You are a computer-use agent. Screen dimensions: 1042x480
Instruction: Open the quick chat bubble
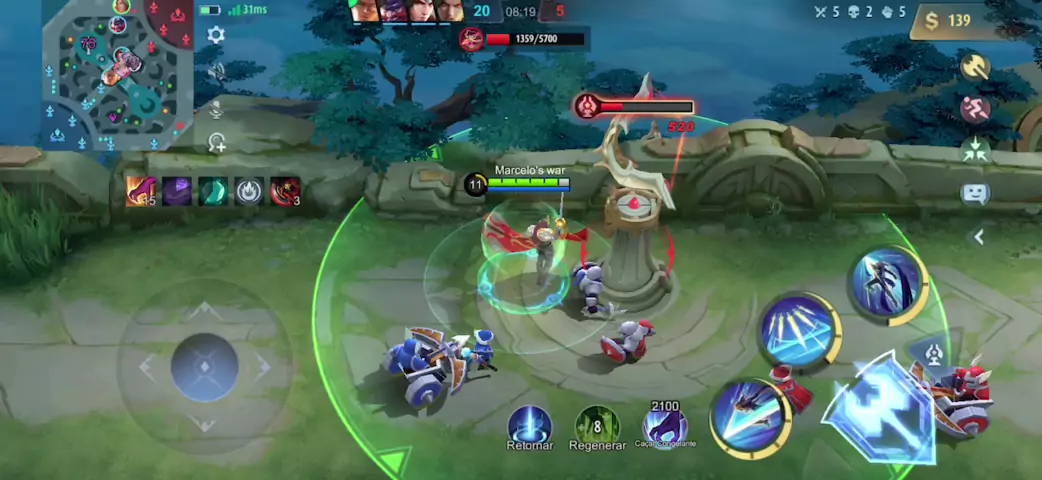click(x=974, y=194)
